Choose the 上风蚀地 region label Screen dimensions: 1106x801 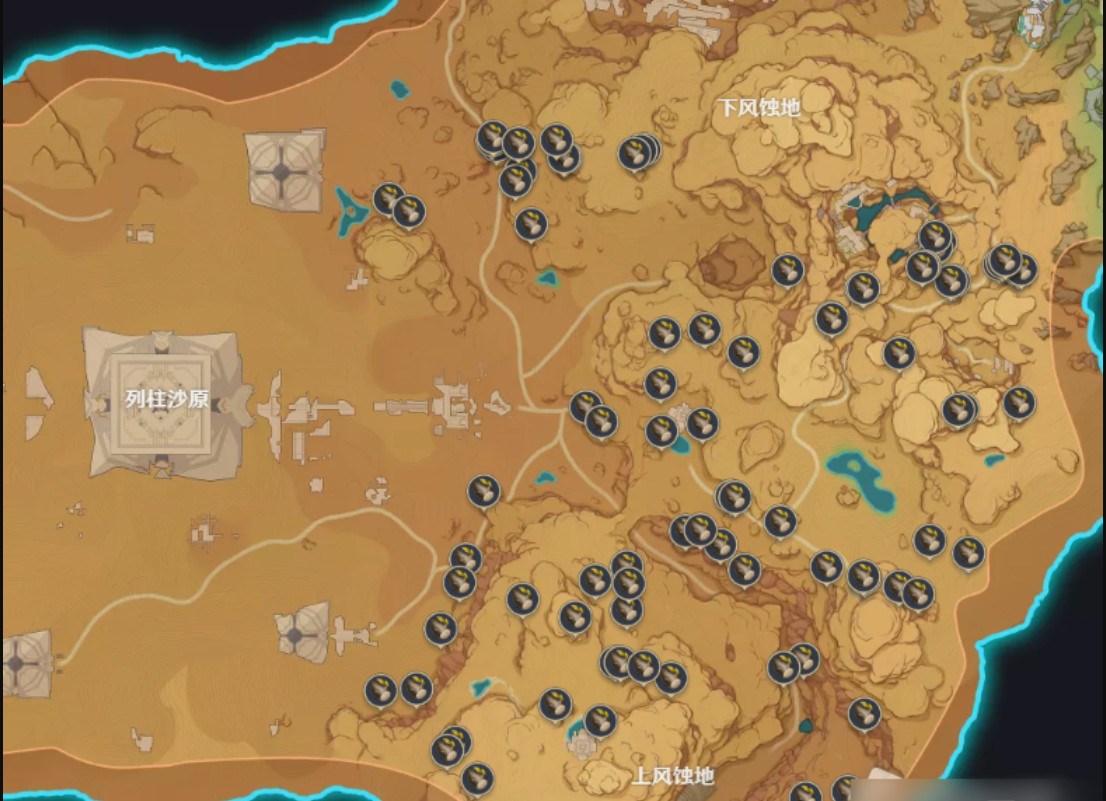click(x=674, y=776)
